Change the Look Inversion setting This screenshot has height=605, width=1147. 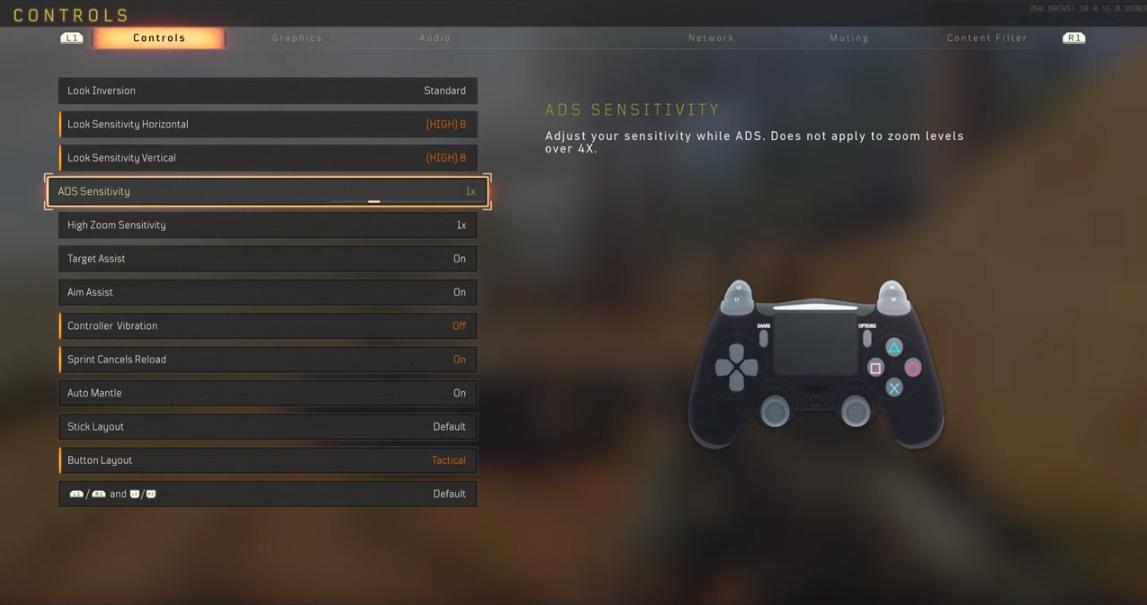[268, 91]
